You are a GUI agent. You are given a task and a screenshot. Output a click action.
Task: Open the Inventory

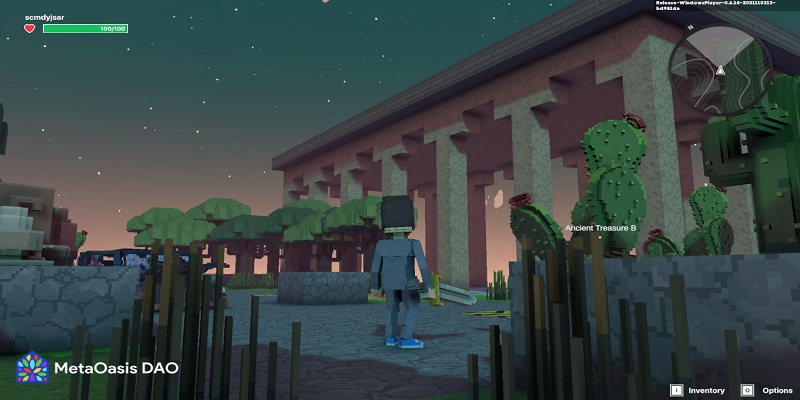[x=698, y=390]
